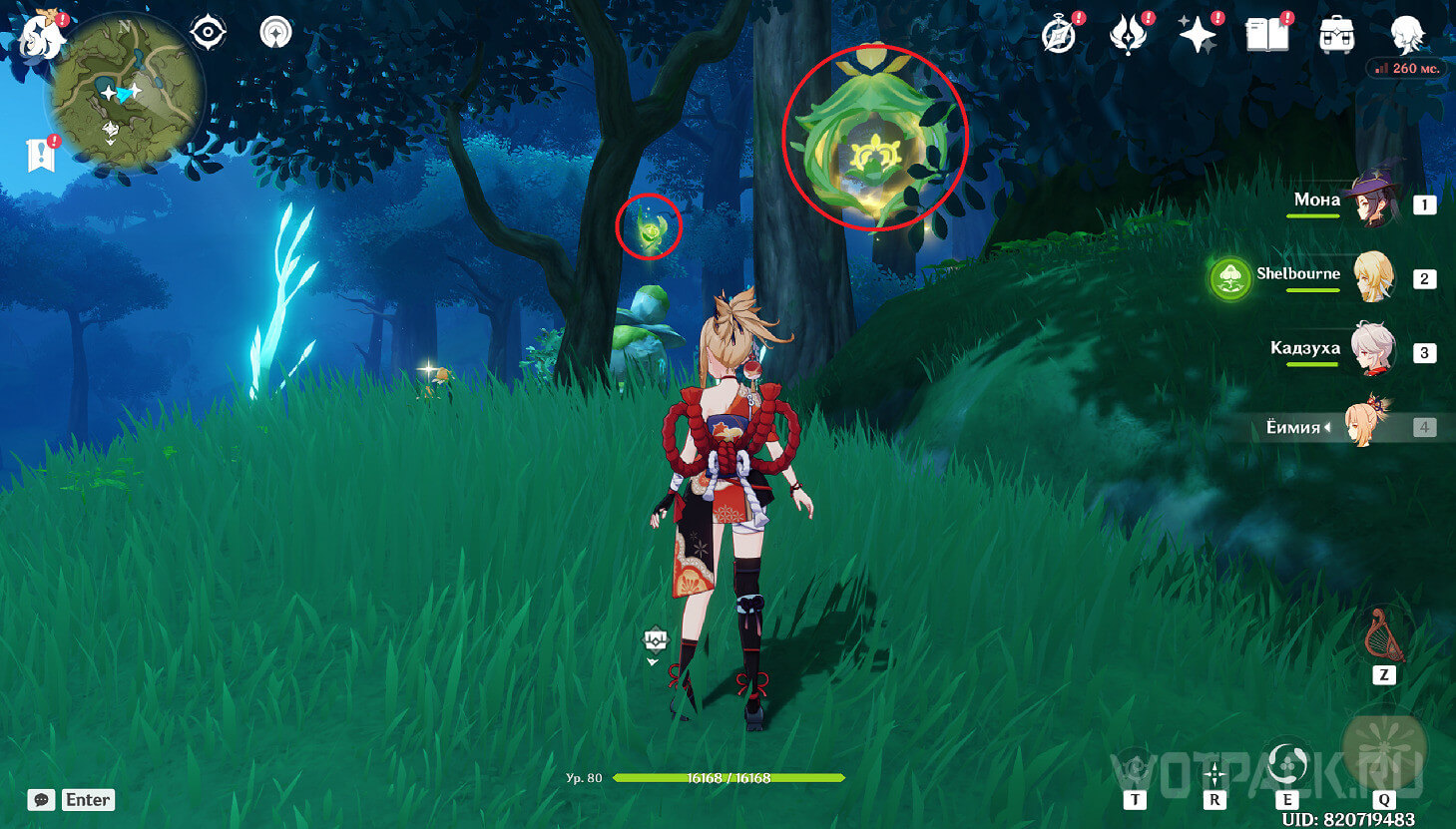Image resolution: width=1456 pixels, height=829 pixels.
Task: Open the events compass icon
Action: click(x=1059, y=35)
